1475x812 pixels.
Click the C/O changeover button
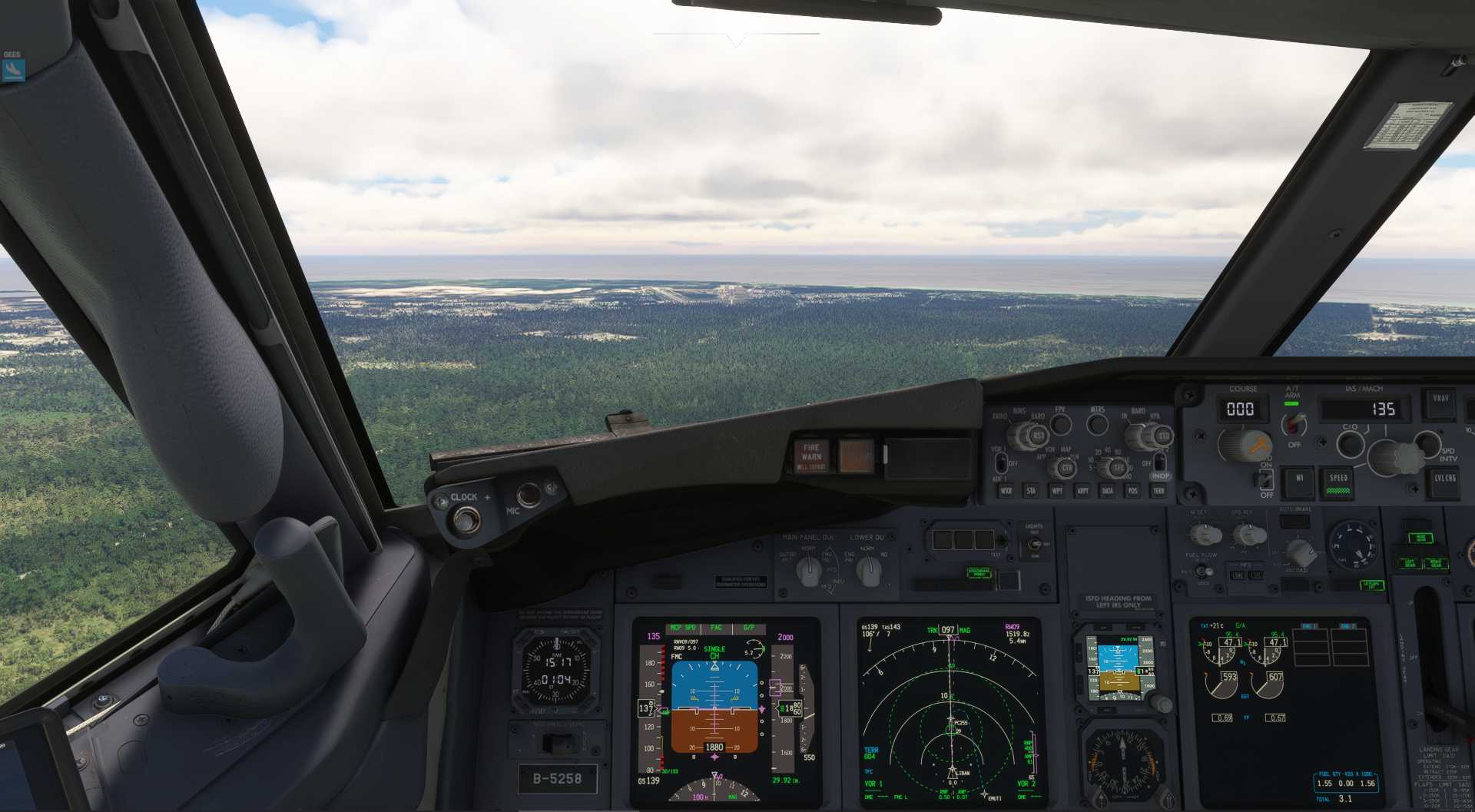[1350, 443]
